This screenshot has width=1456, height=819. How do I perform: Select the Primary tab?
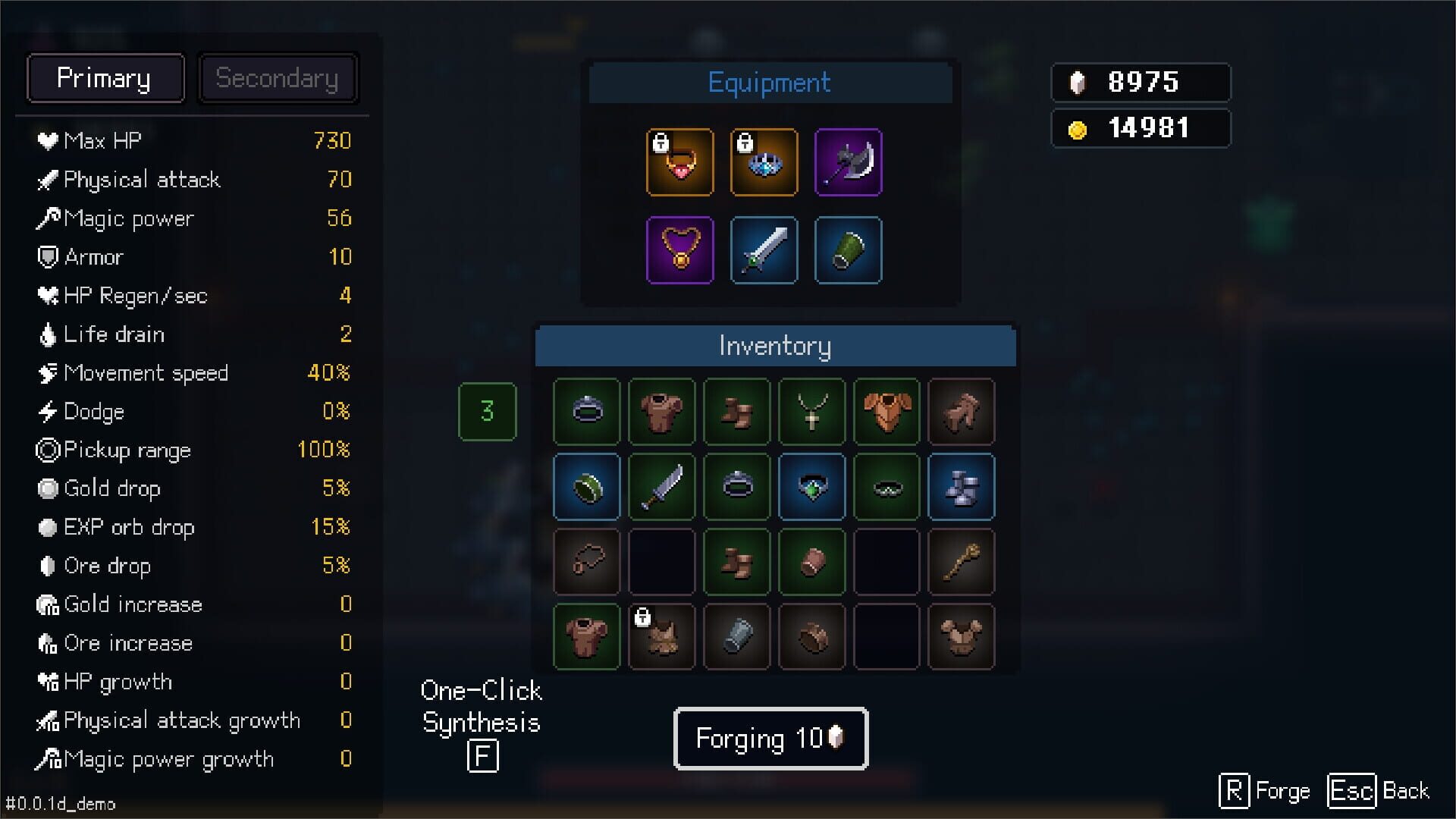[105, 77]
